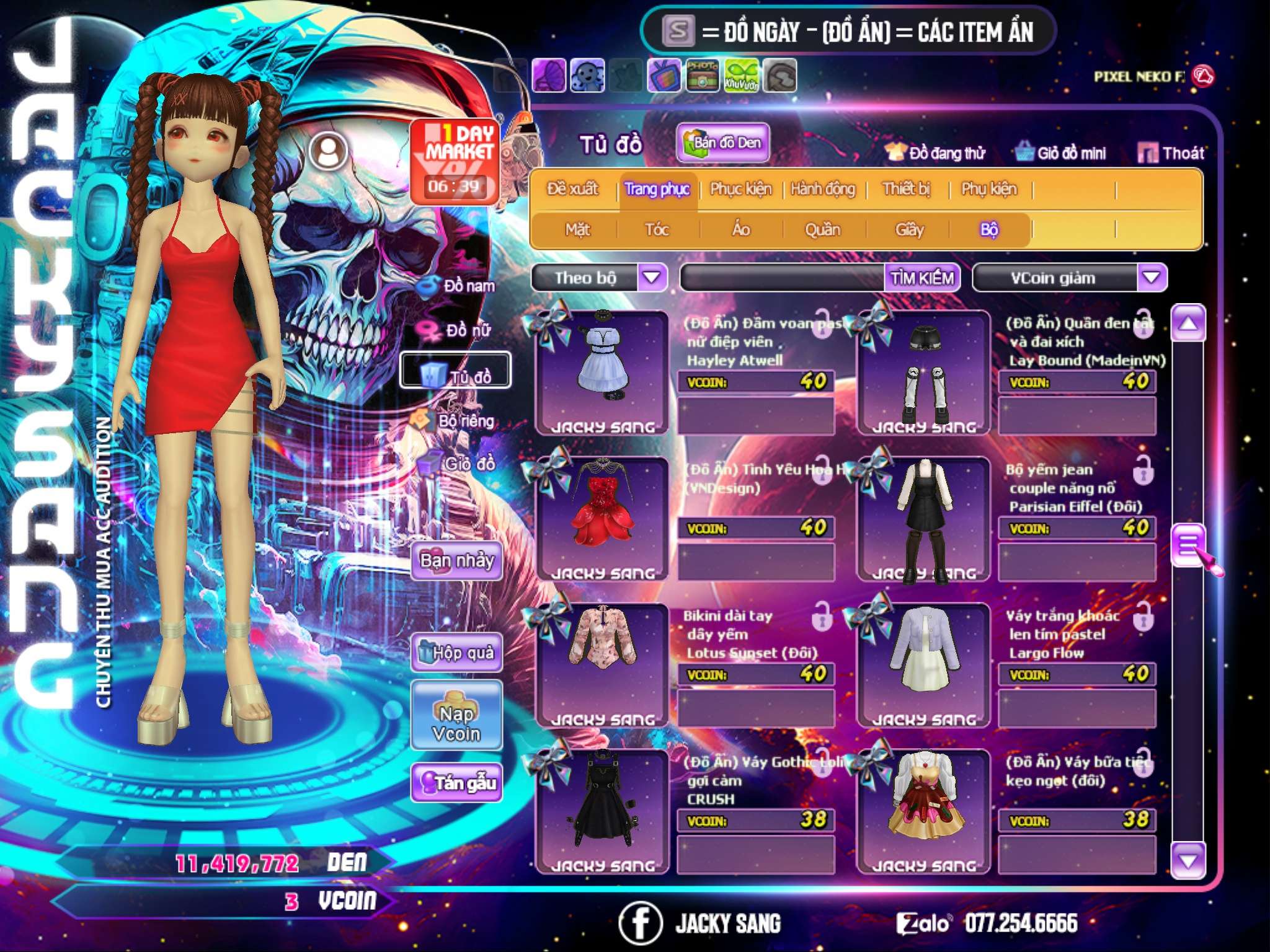Switch to the Giày subcategory
1270x952 pixels.
[x=909, y=230]
